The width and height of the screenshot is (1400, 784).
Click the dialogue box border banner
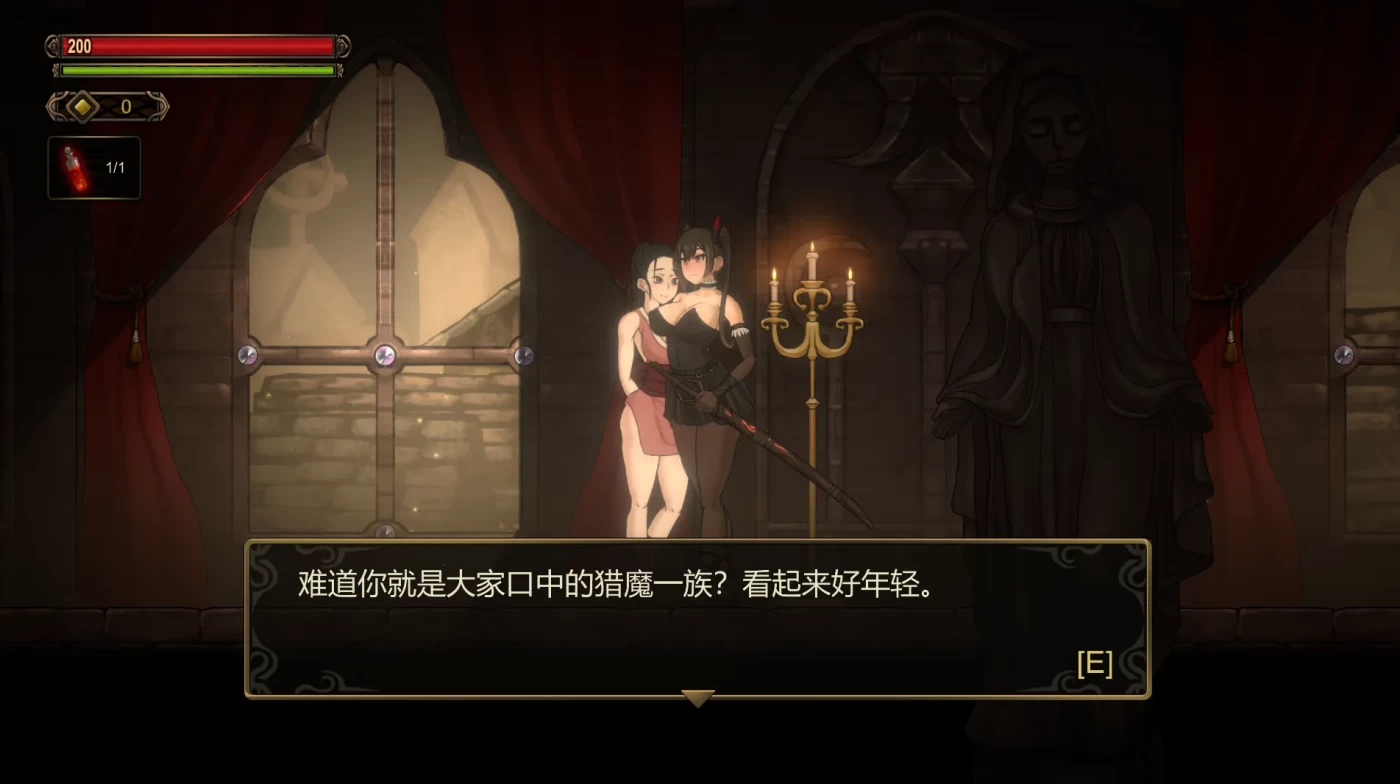pos(698,540)
